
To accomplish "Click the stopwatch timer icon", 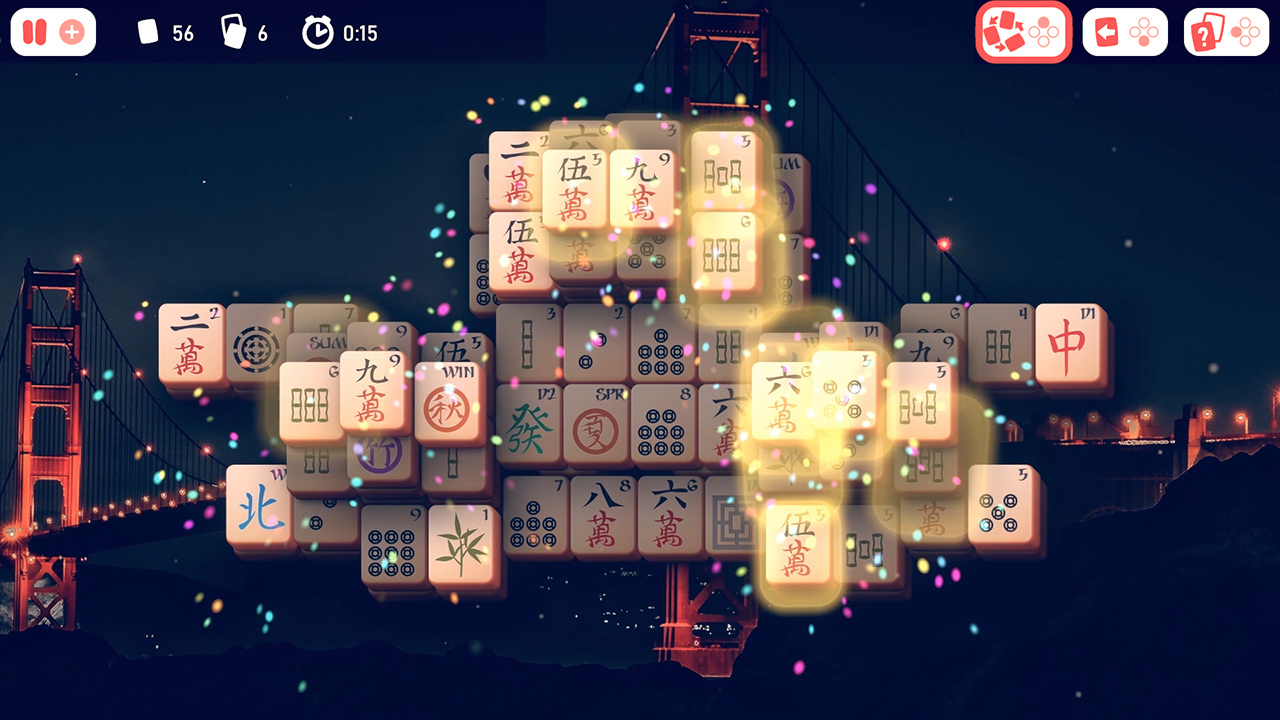I will point(315,32).
